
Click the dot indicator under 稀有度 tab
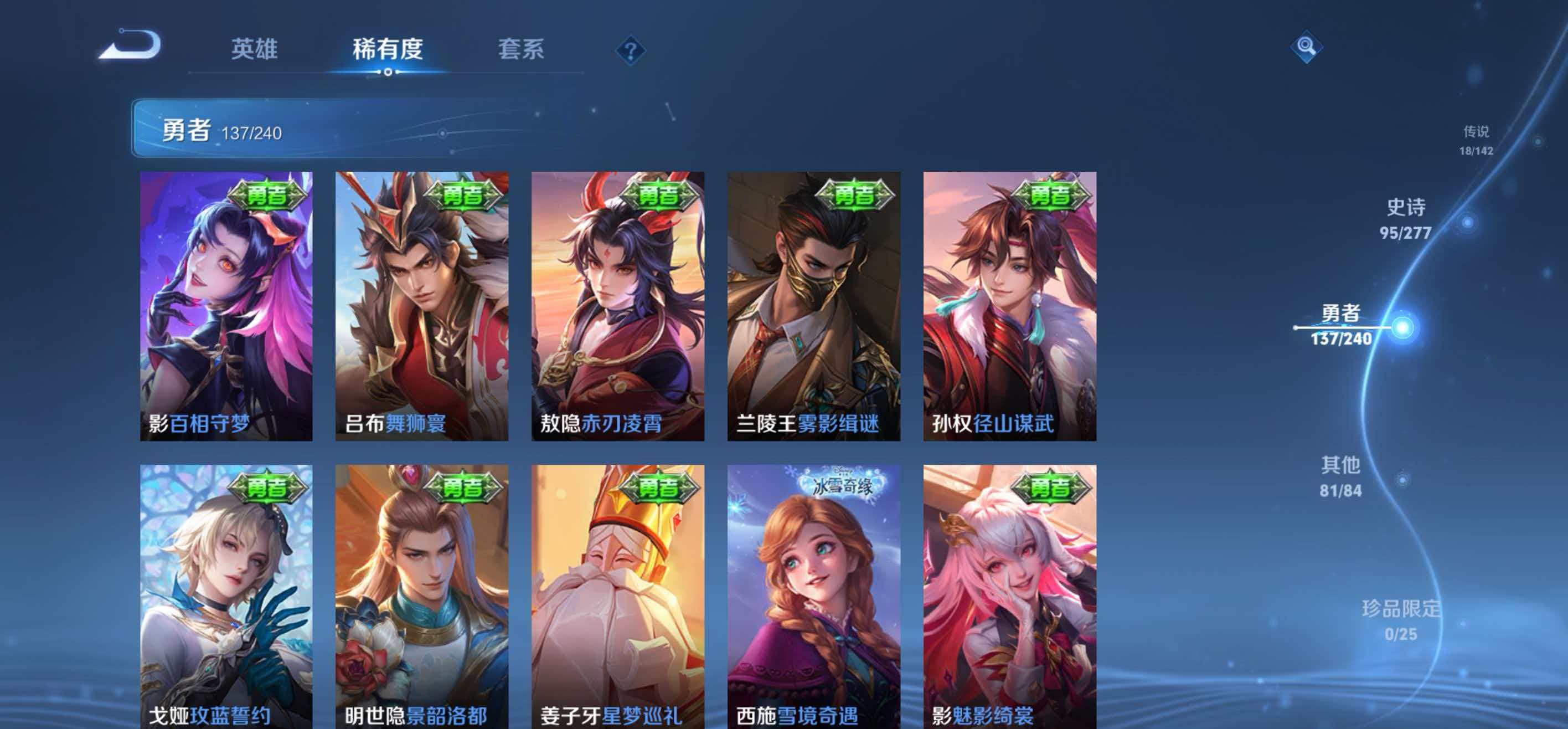388,73
